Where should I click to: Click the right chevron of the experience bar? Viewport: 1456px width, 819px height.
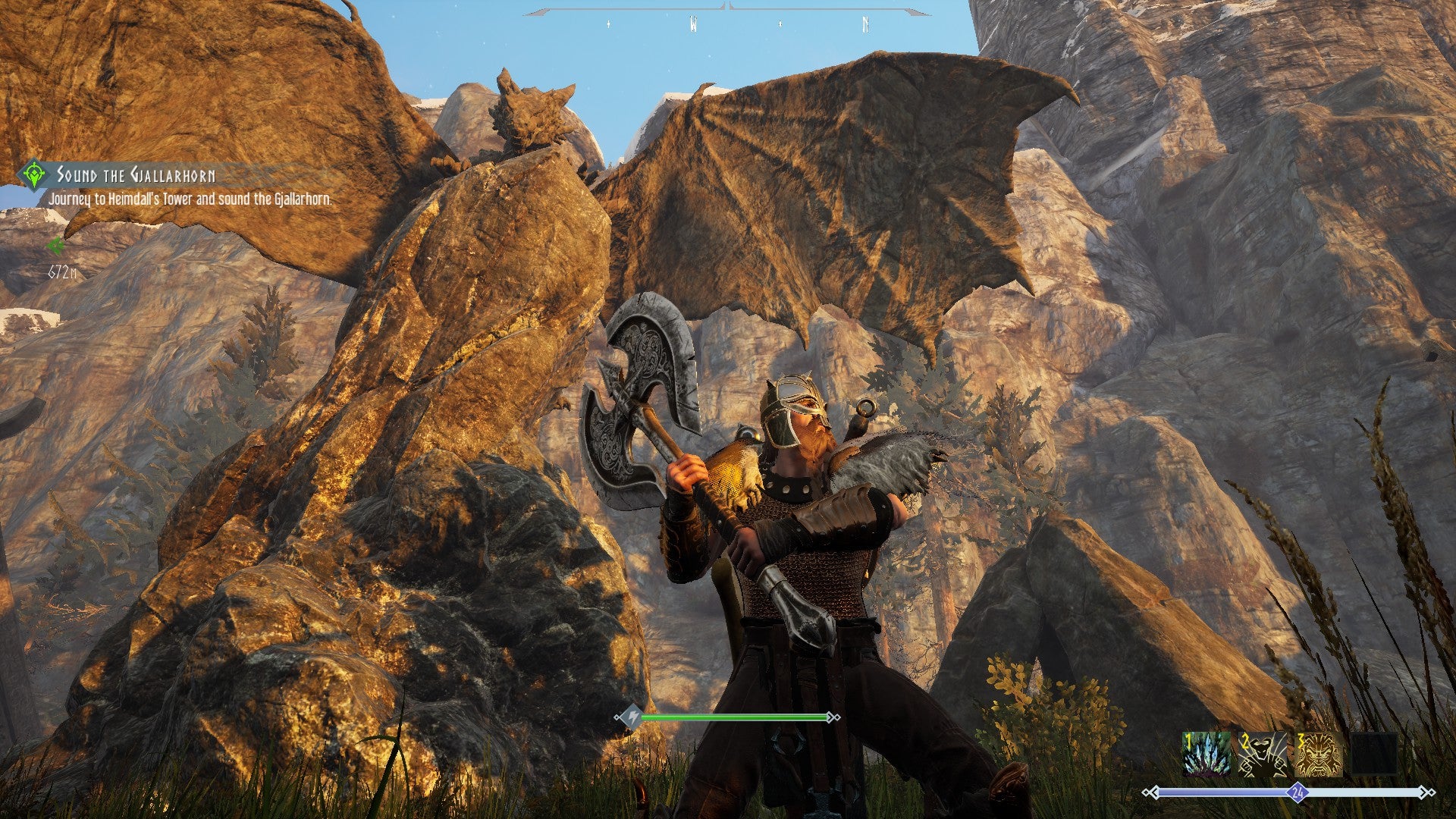pyautogui.click(x=1426, y=792)
